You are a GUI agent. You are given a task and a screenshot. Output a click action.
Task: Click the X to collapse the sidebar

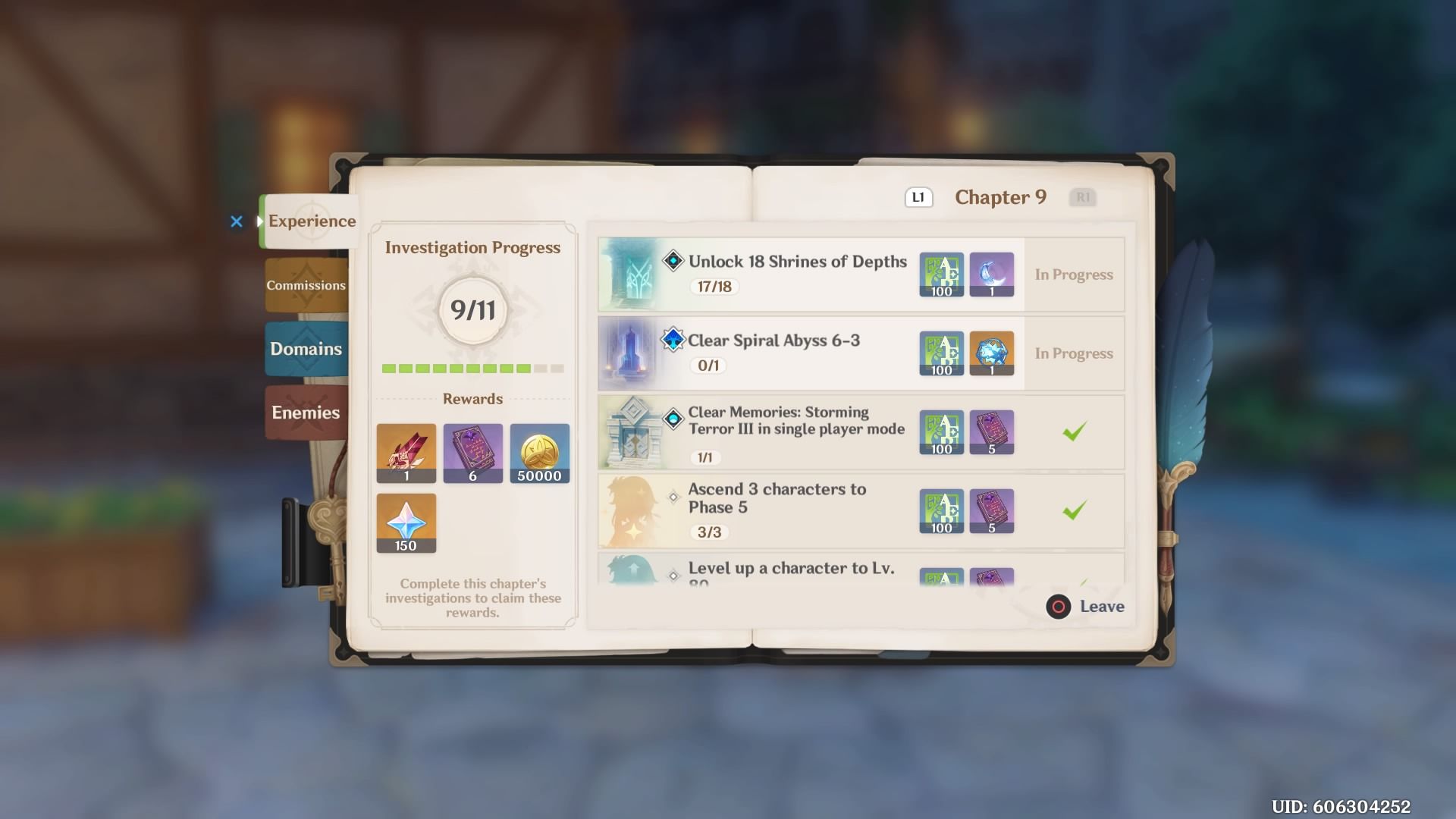pyautogui.click(x=237, y=221)
